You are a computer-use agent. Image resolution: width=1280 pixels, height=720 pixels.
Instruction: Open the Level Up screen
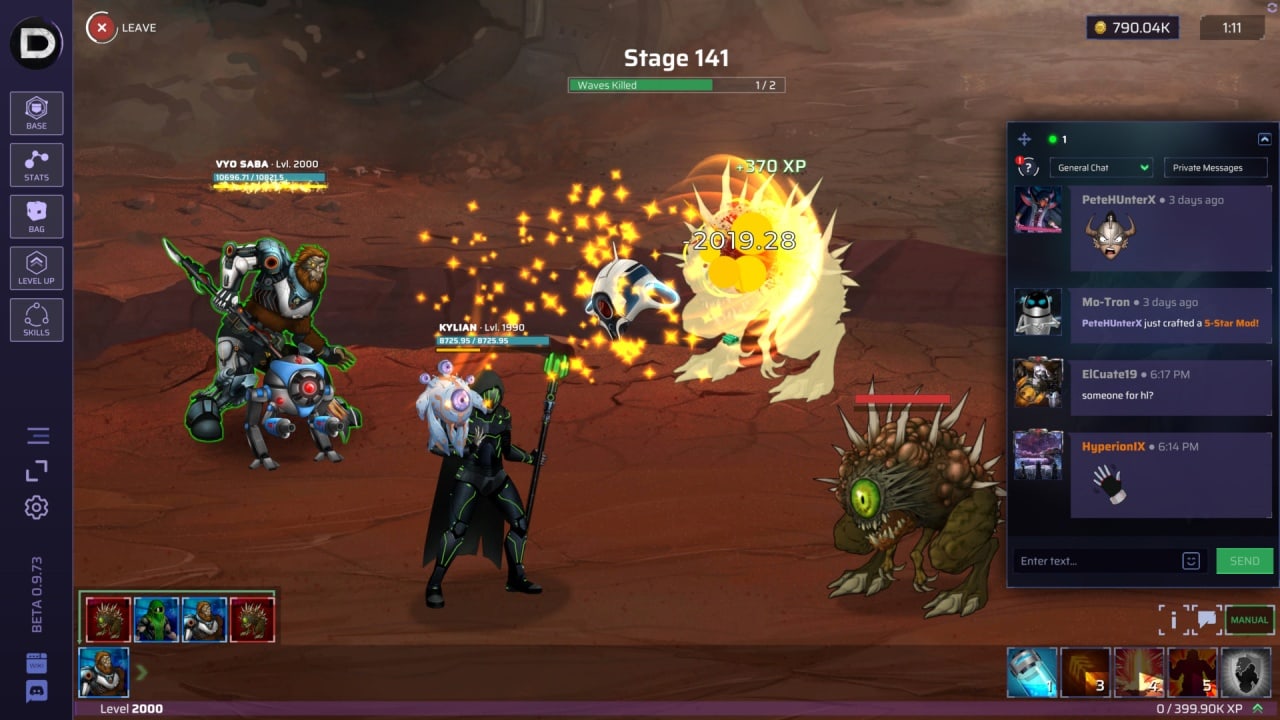[x=37, y=268]
